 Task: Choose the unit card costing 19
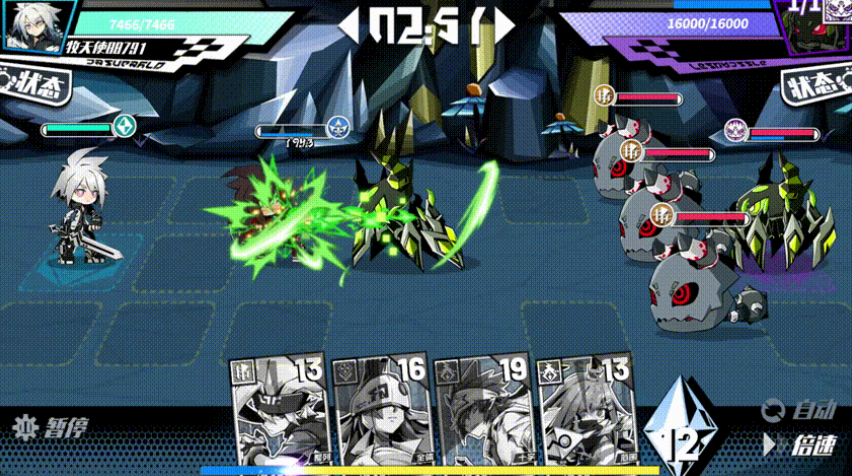click(483, 412)
